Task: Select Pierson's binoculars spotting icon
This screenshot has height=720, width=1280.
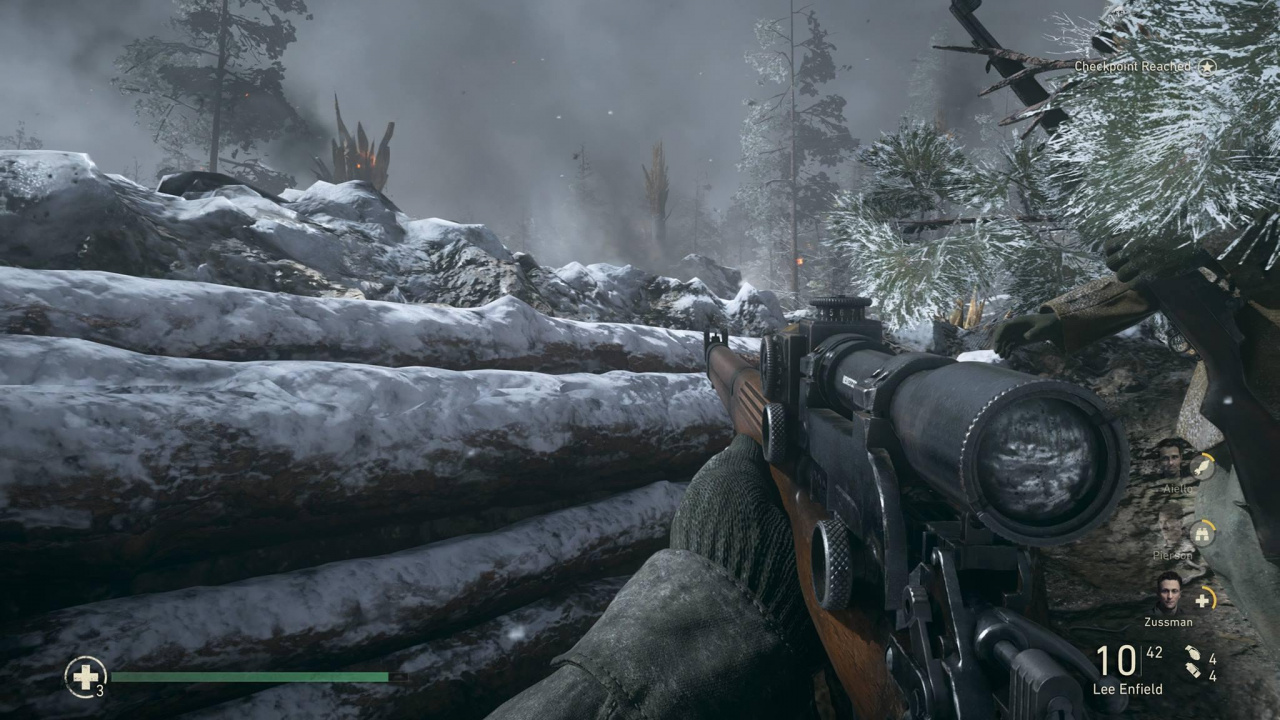Action: (1202, 532)
